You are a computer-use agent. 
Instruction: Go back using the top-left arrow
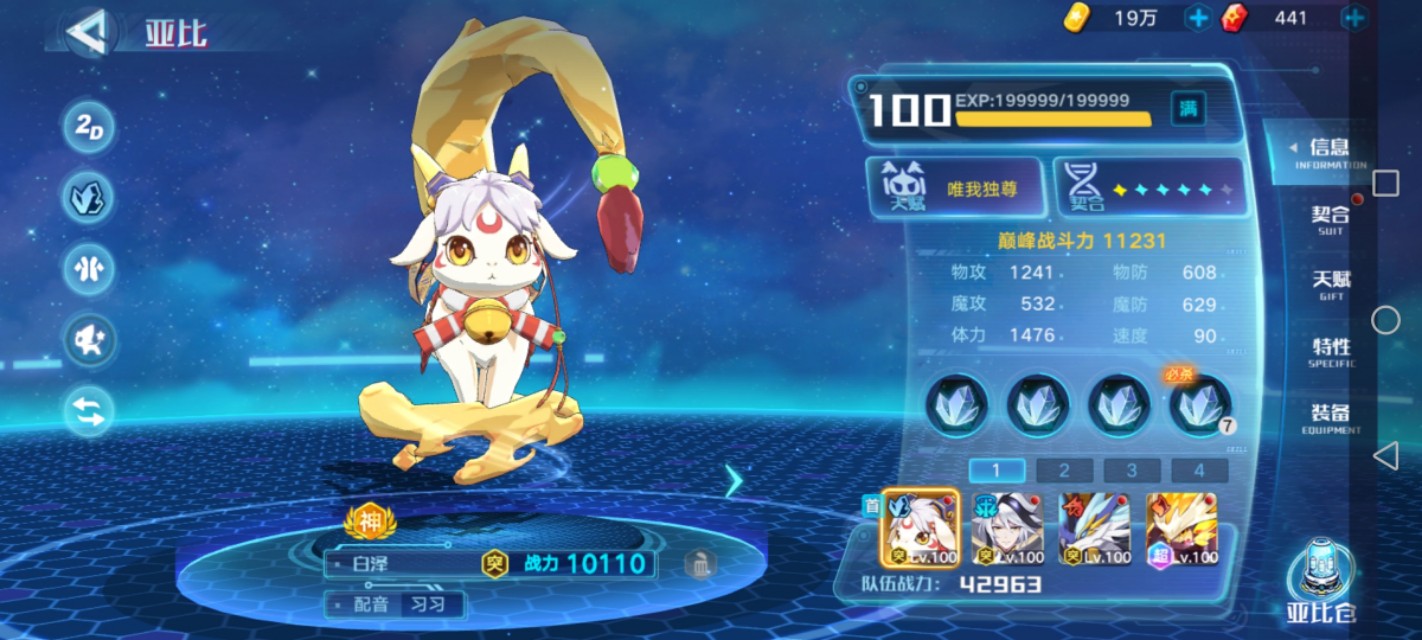pos(87,32)
